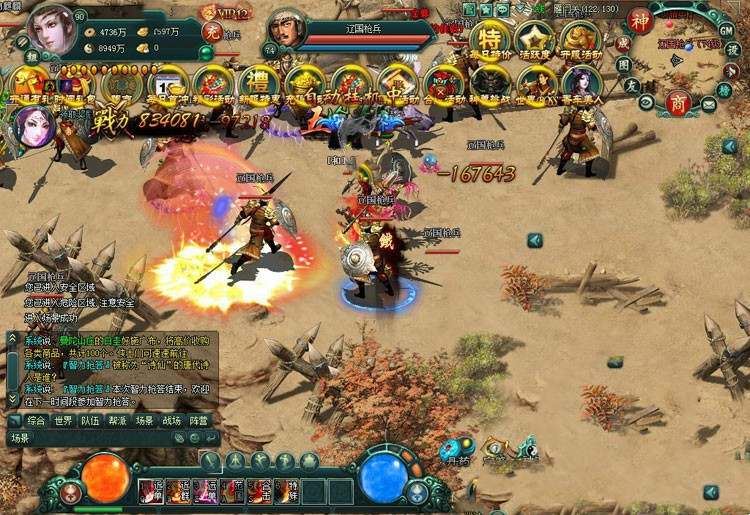Screen dimensions: 750x515
Task: Switch to the 战场 battlefield chat tab
Action: coord(172,421)
